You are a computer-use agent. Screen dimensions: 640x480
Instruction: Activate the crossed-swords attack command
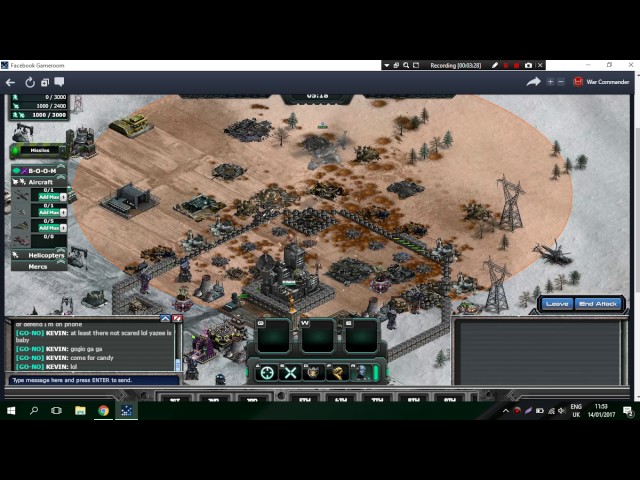pyautogui.click(x=290, y=373)
